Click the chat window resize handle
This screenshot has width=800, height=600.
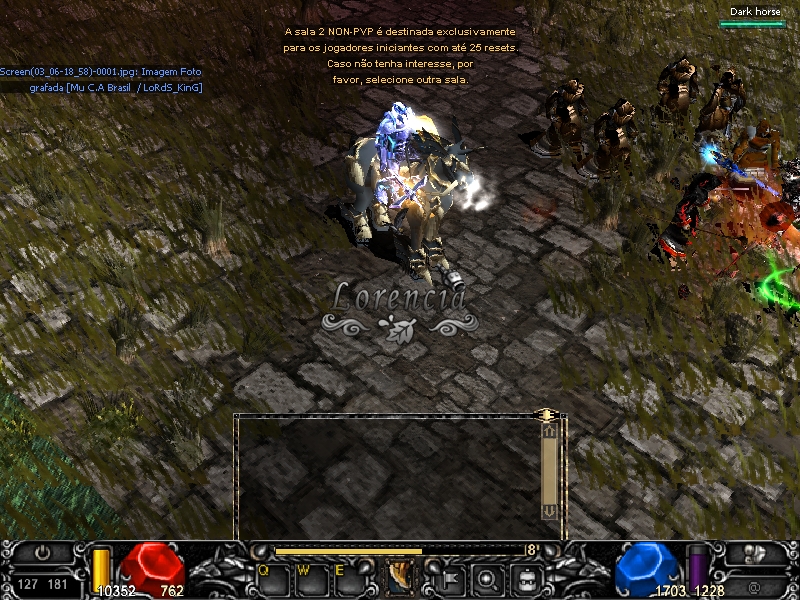[x=545, y=414]
